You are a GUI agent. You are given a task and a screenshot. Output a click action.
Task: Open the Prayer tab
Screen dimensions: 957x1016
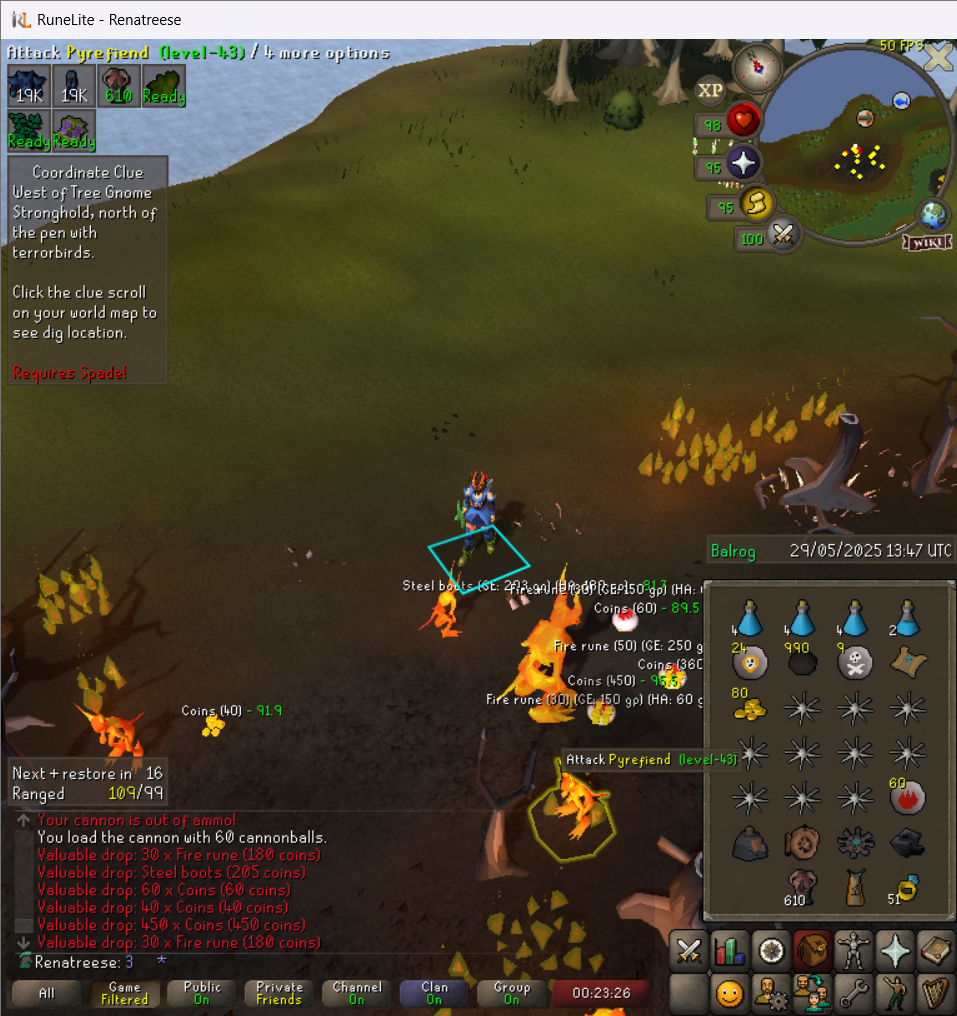click(x=894, y=950)
